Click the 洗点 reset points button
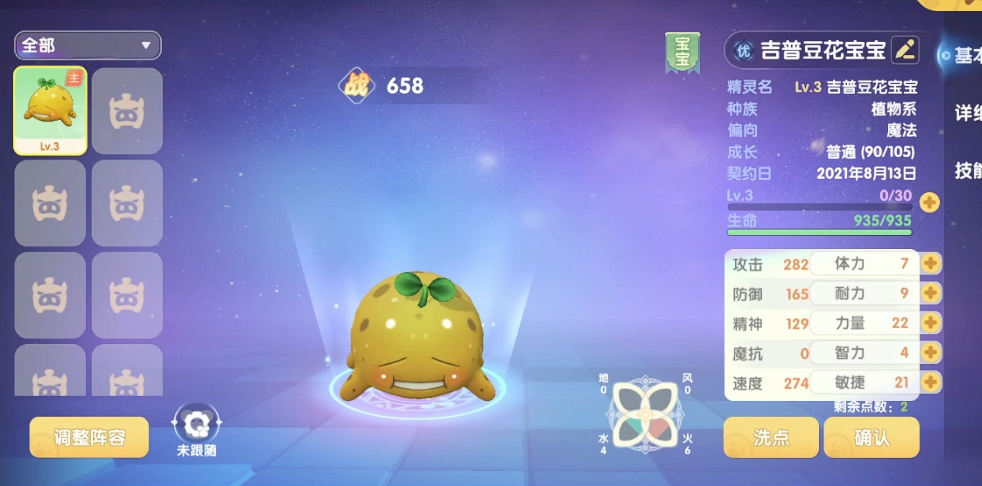 770,437
